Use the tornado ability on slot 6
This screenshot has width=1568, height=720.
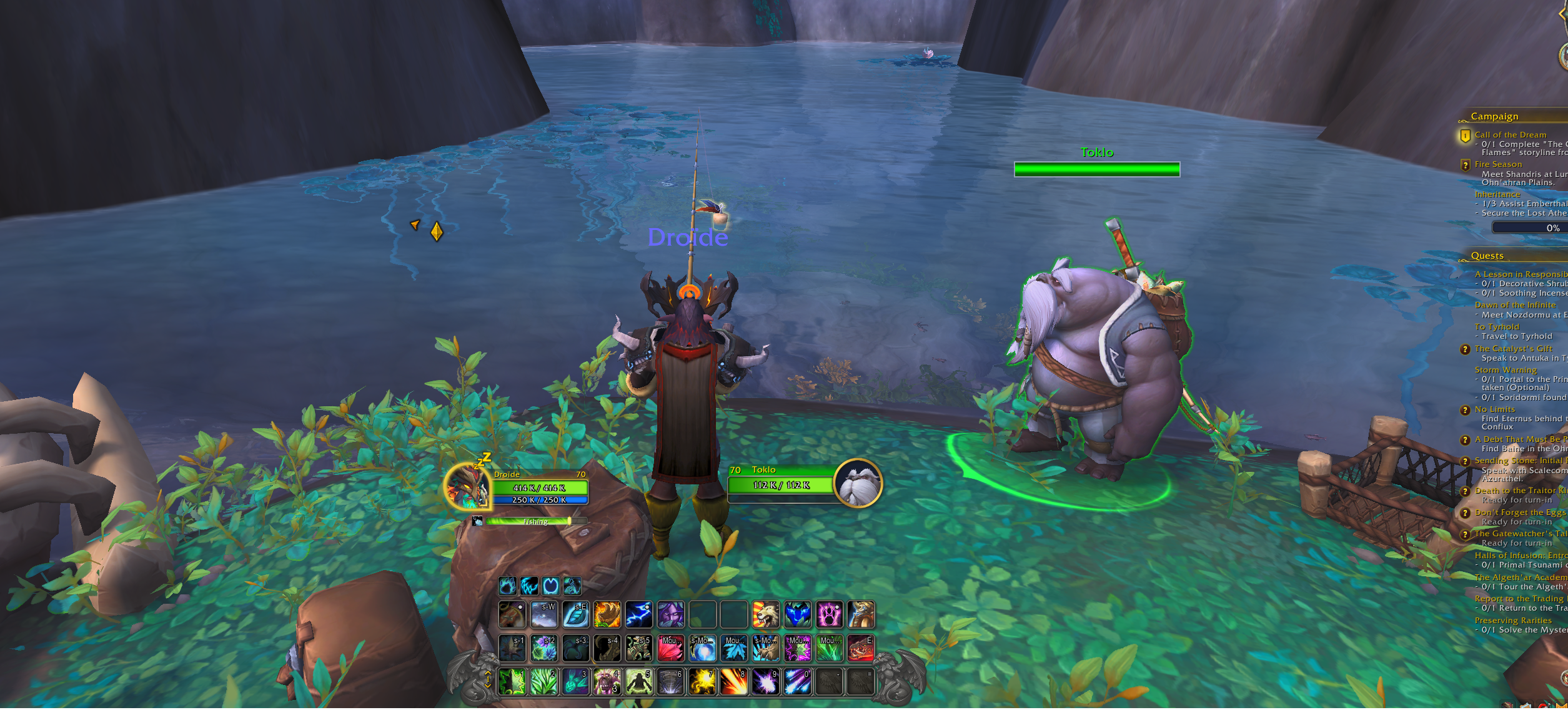click(670, 682)
